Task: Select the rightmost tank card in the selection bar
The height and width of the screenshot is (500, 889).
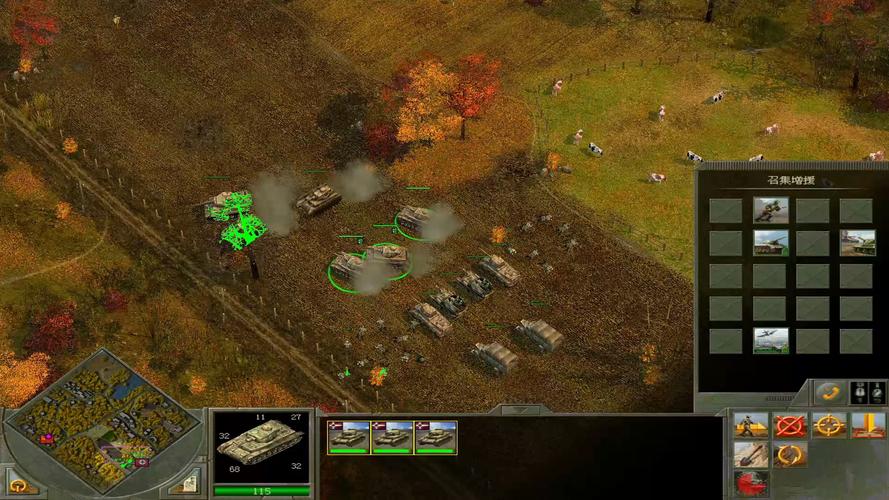Action: click(435, 437)
